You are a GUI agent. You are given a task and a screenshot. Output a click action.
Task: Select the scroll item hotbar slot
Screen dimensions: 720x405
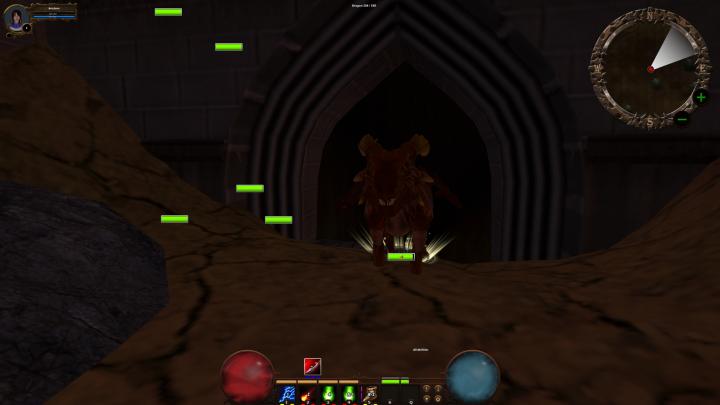tap(370, 394)
